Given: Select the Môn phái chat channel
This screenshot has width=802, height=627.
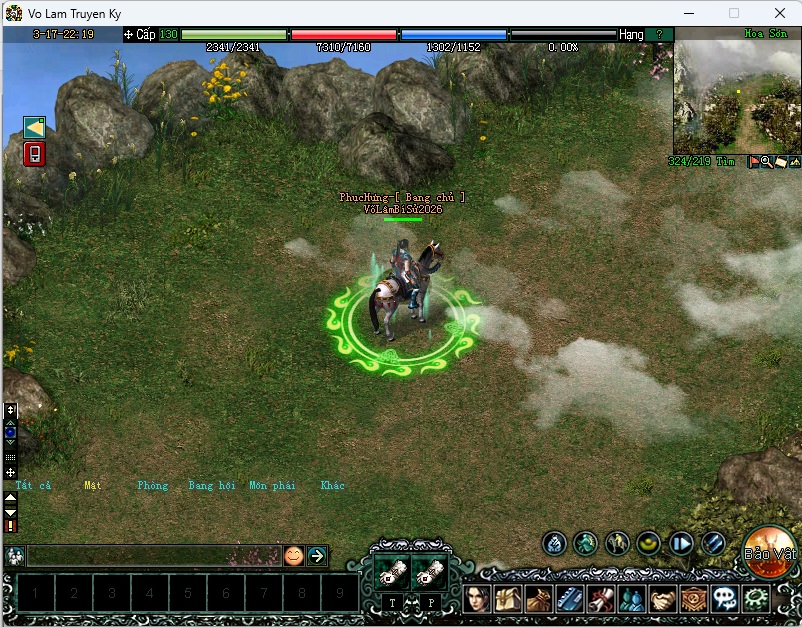Looking at the screenshot, I should 272,486.
